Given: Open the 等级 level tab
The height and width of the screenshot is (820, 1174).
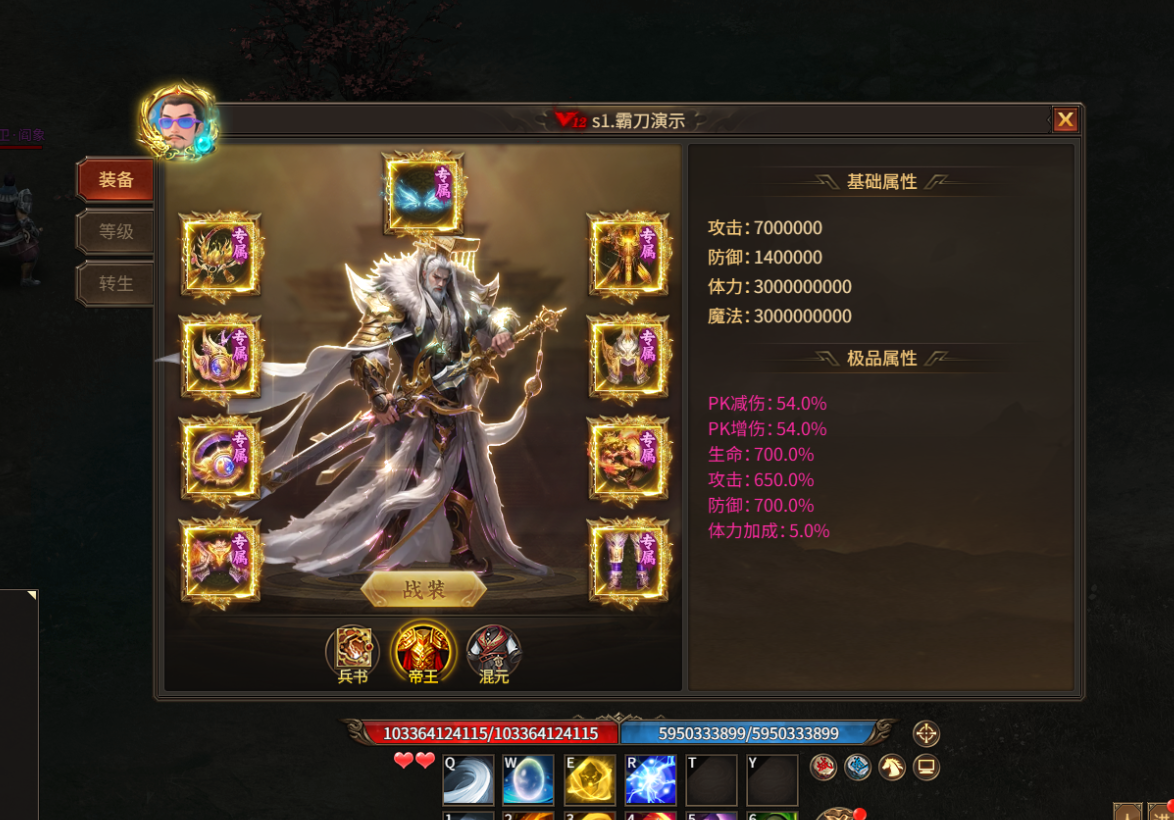Looking at the screenshot, I should point(116,232).
